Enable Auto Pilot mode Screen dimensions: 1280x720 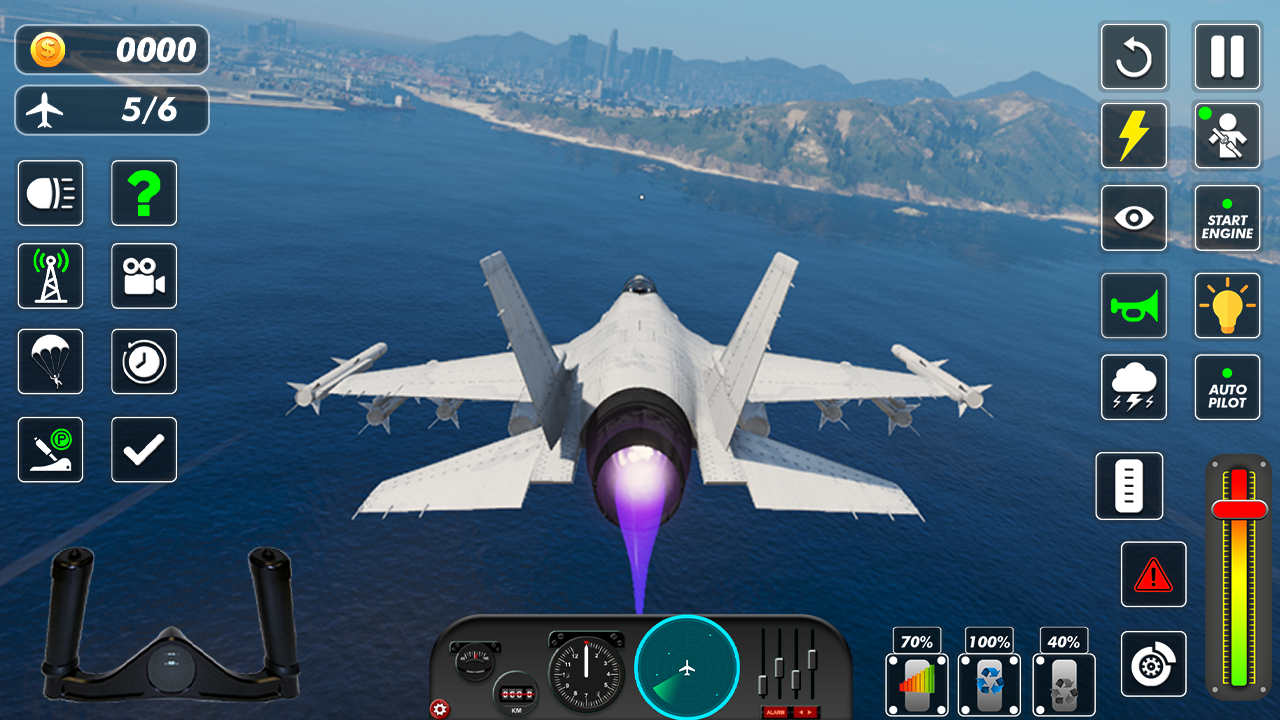1227,387
